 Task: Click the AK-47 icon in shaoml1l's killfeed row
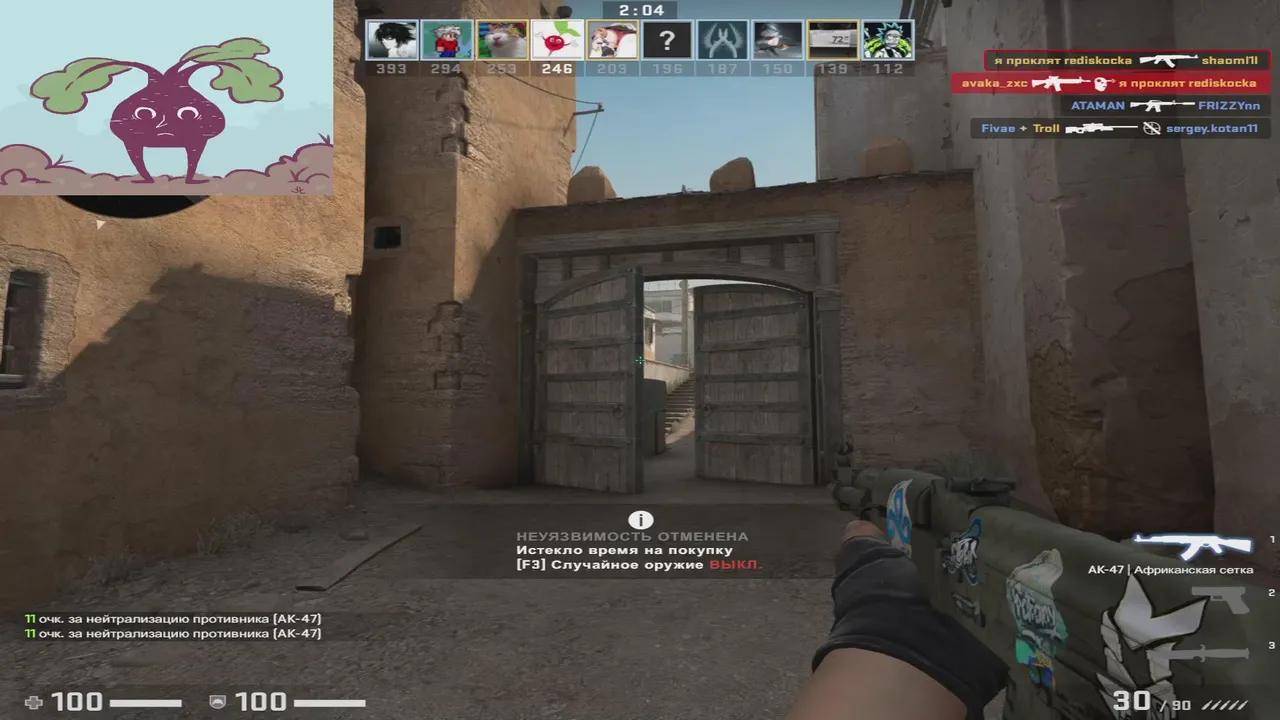coord(1169,60)
